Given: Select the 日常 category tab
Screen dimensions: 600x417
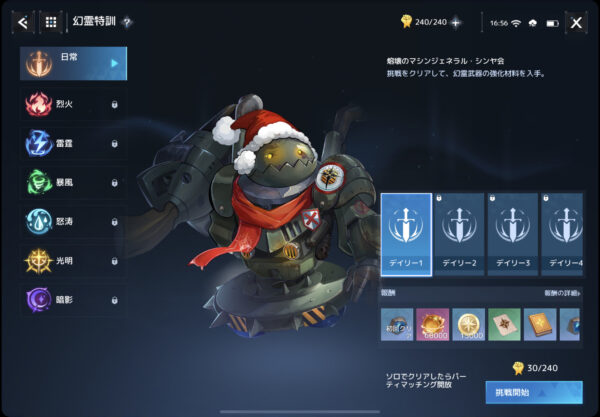Looking at the screenshot, I should (74, 63).
